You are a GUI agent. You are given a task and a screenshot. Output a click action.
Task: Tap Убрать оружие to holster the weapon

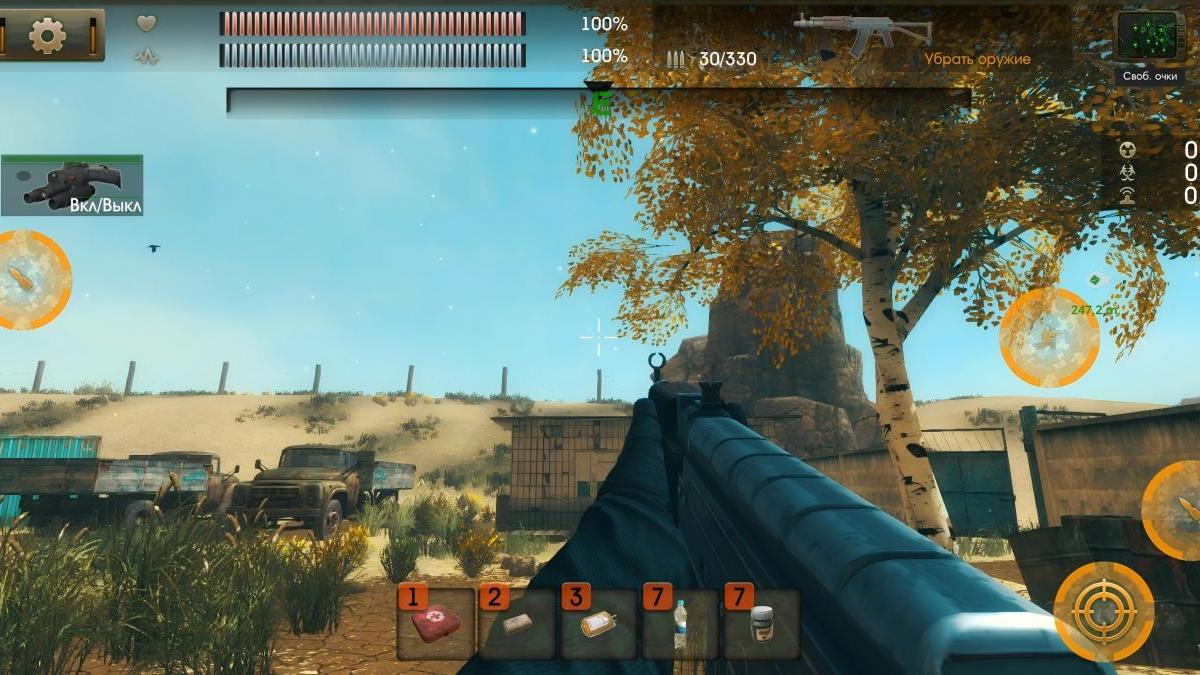click(x=977, y=59)
